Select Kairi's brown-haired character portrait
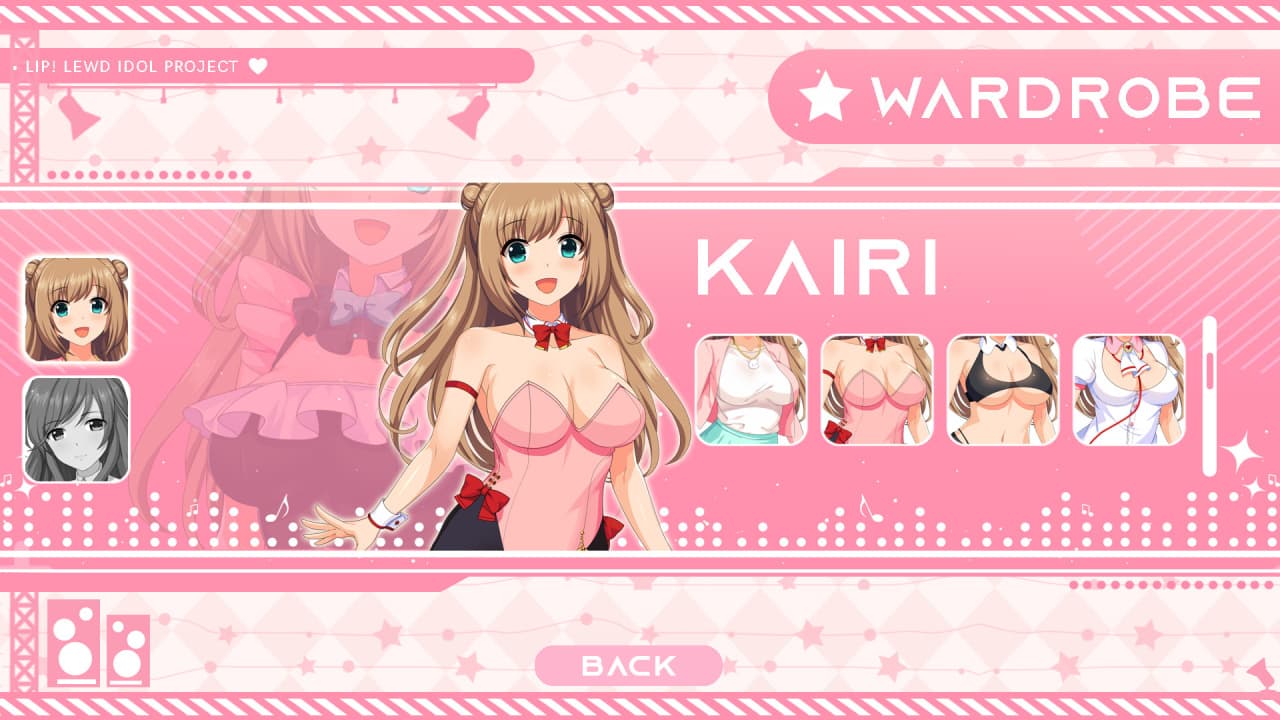1280x720 pixels. coord(77,309)
